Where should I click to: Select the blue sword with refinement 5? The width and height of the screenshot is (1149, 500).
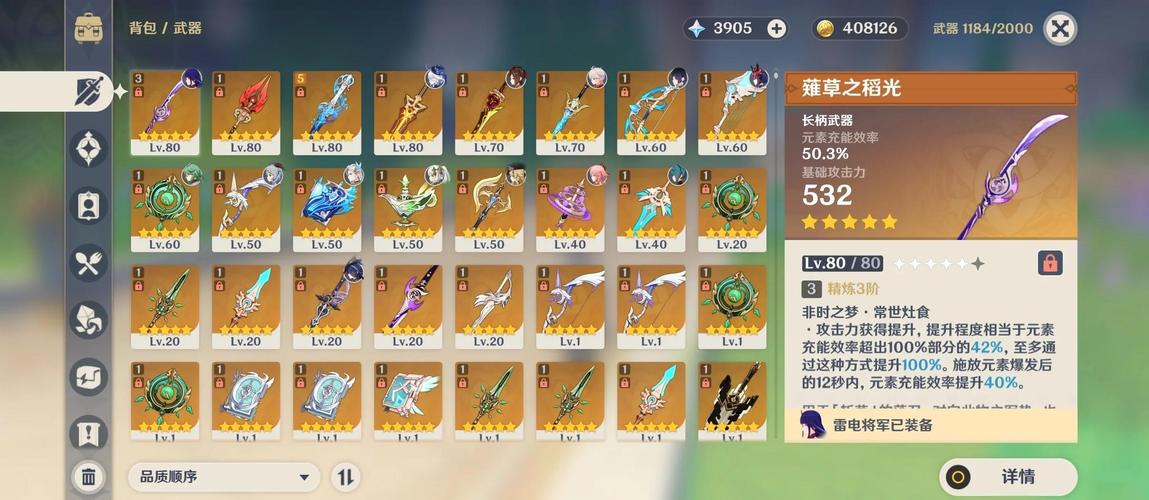click(327, 112)
